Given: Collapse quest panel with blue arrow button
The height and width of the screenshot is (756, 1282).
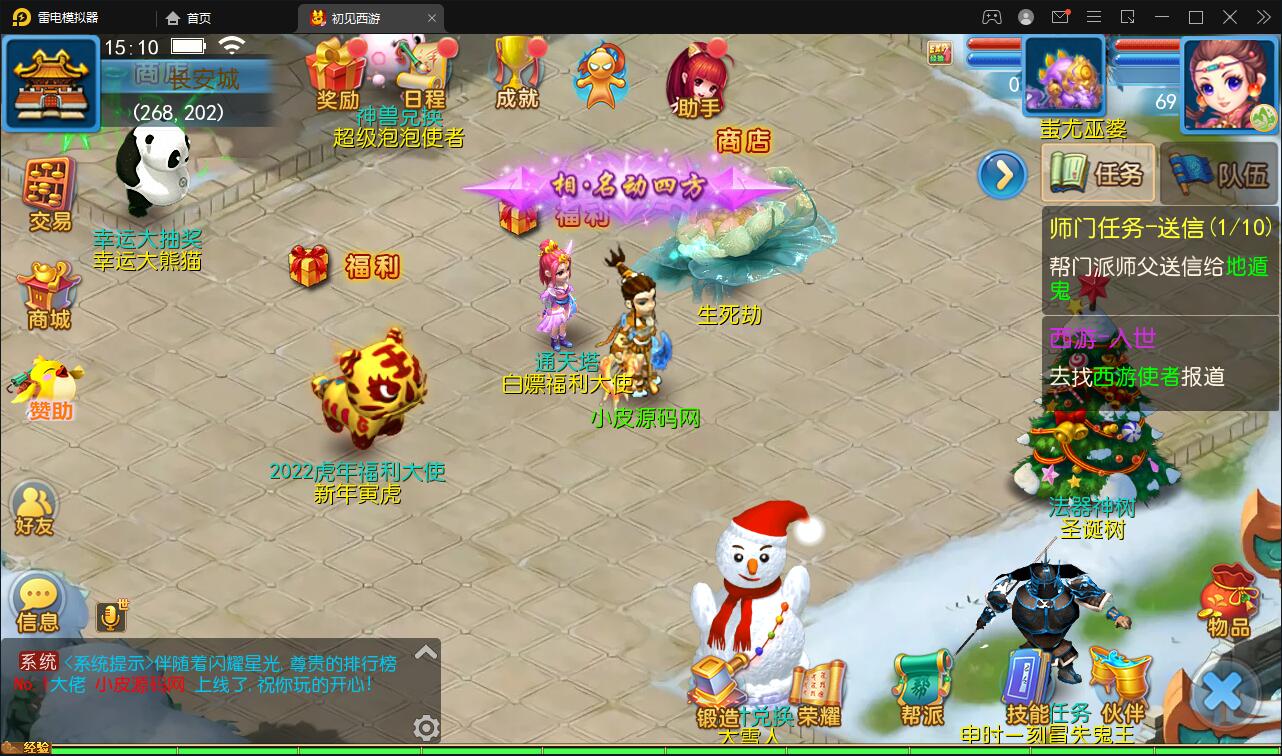Looking at the screenshot, I should (1002, 176).
